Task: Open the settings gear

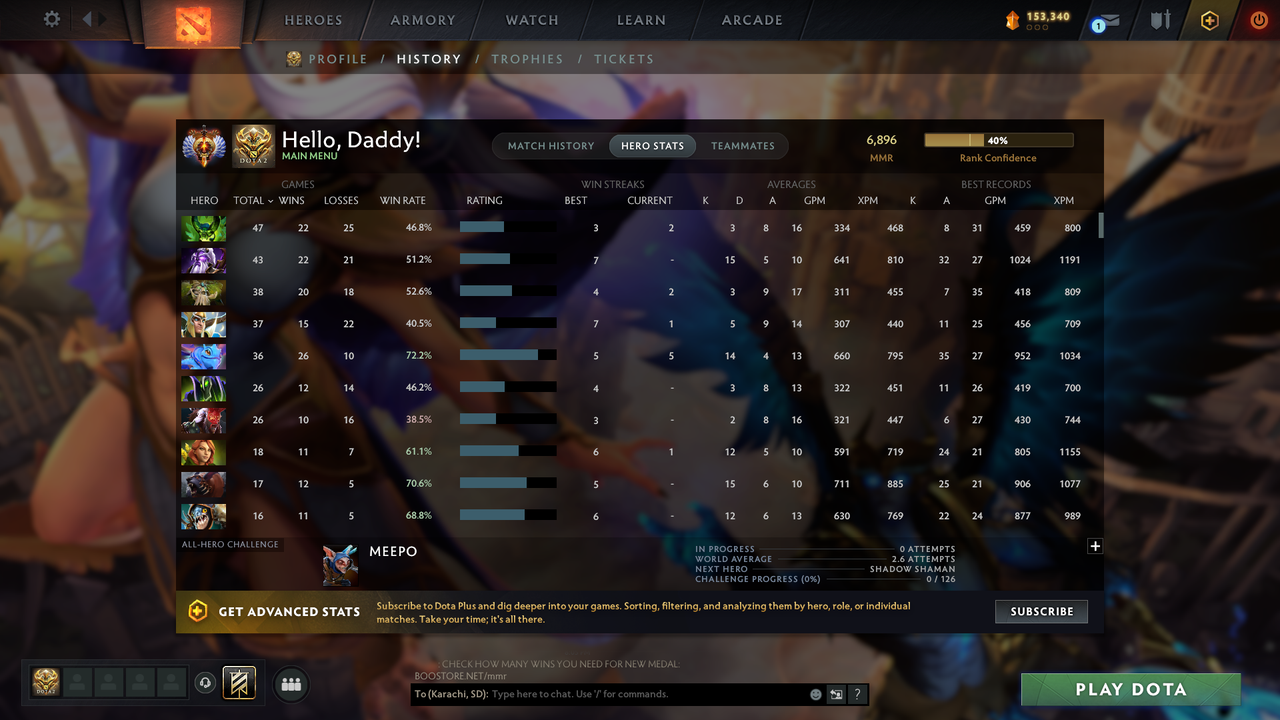Action: point(53,18)
